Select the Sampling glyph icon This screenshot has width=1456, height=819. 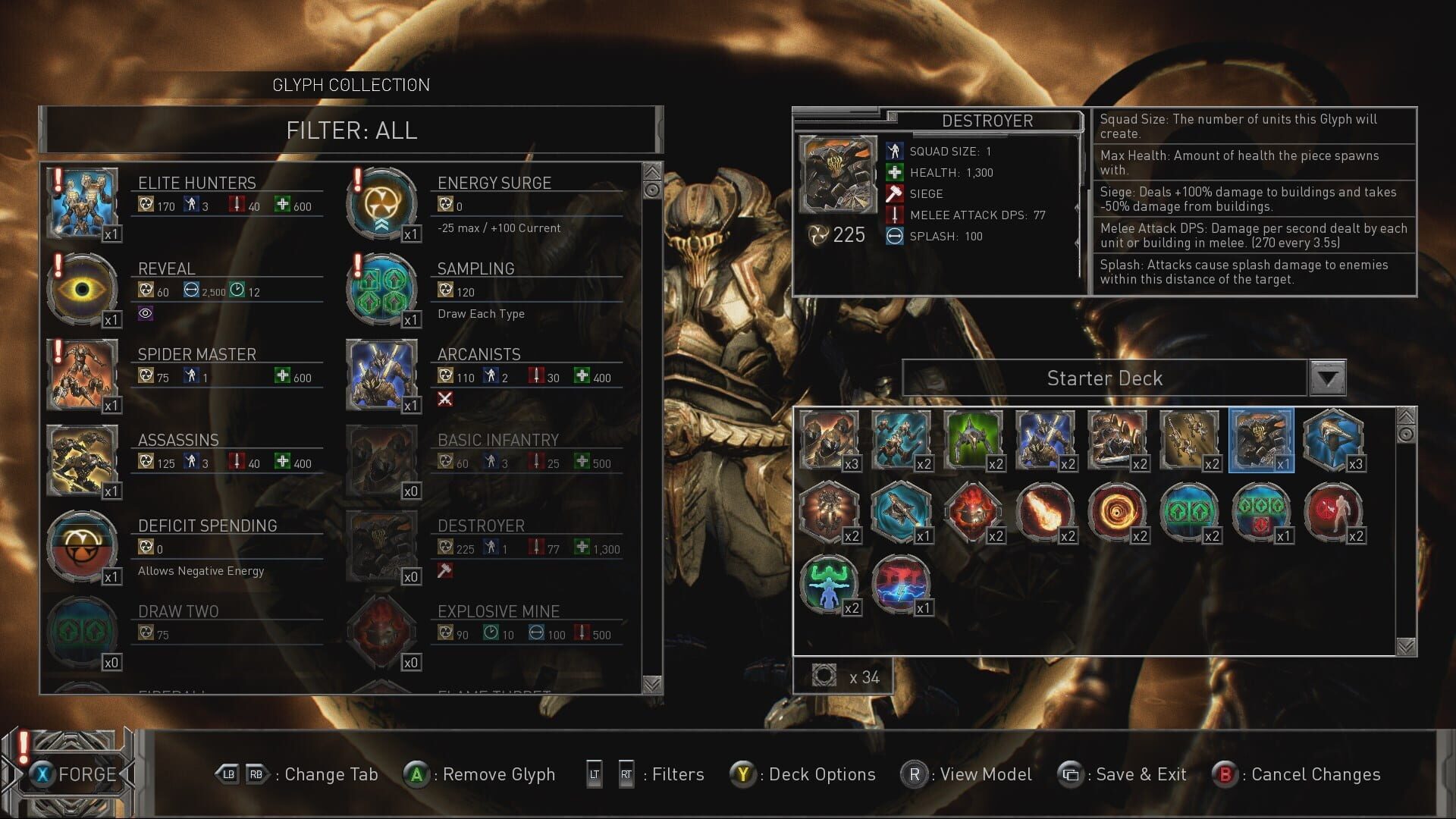coord(383,288)
